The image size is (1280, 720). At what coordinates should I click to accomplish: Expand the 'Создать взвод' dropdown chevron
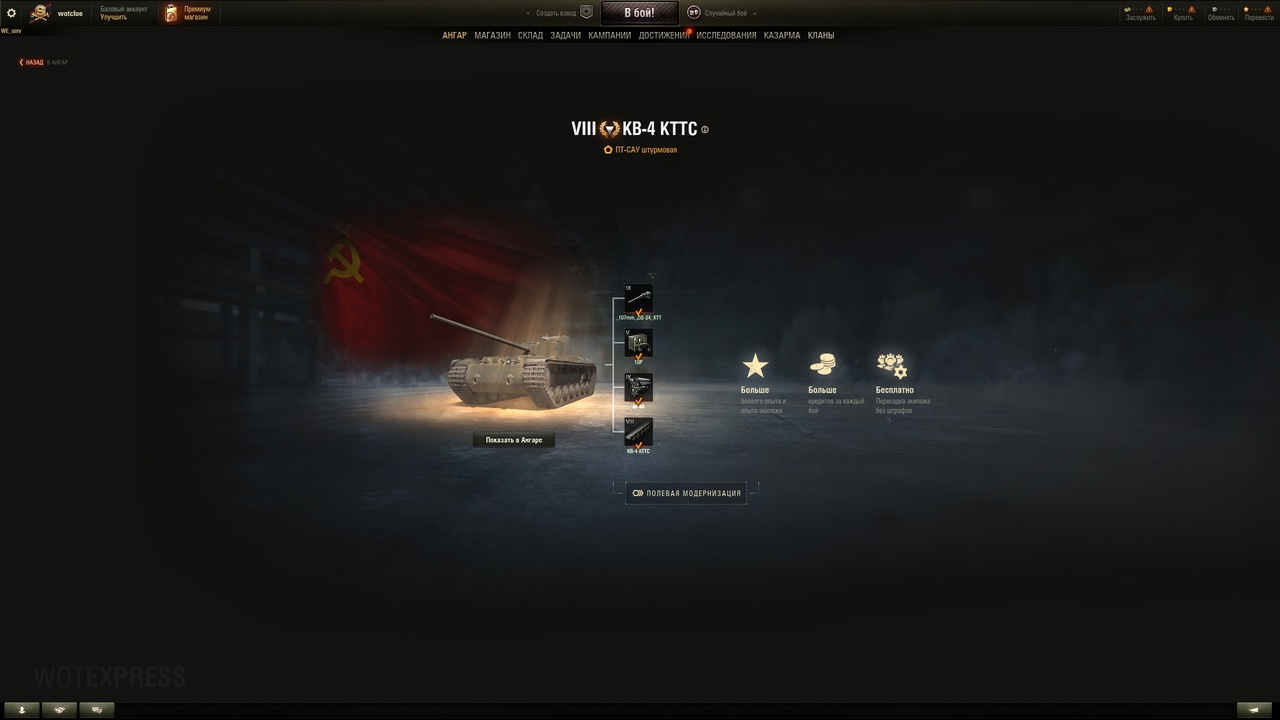[527, 12]
